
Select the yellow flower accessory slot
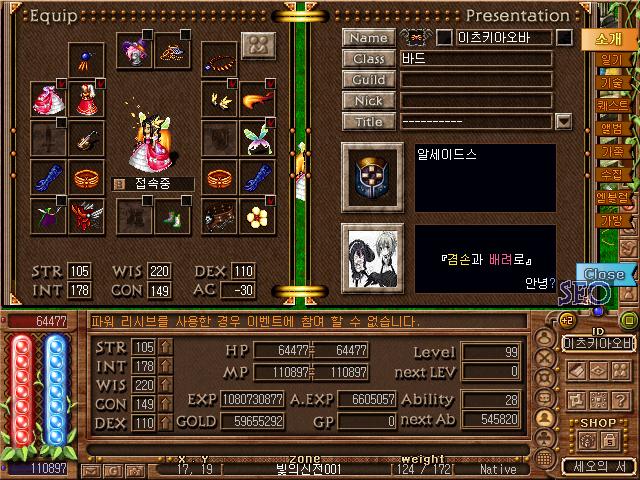(x=259, y=215)
